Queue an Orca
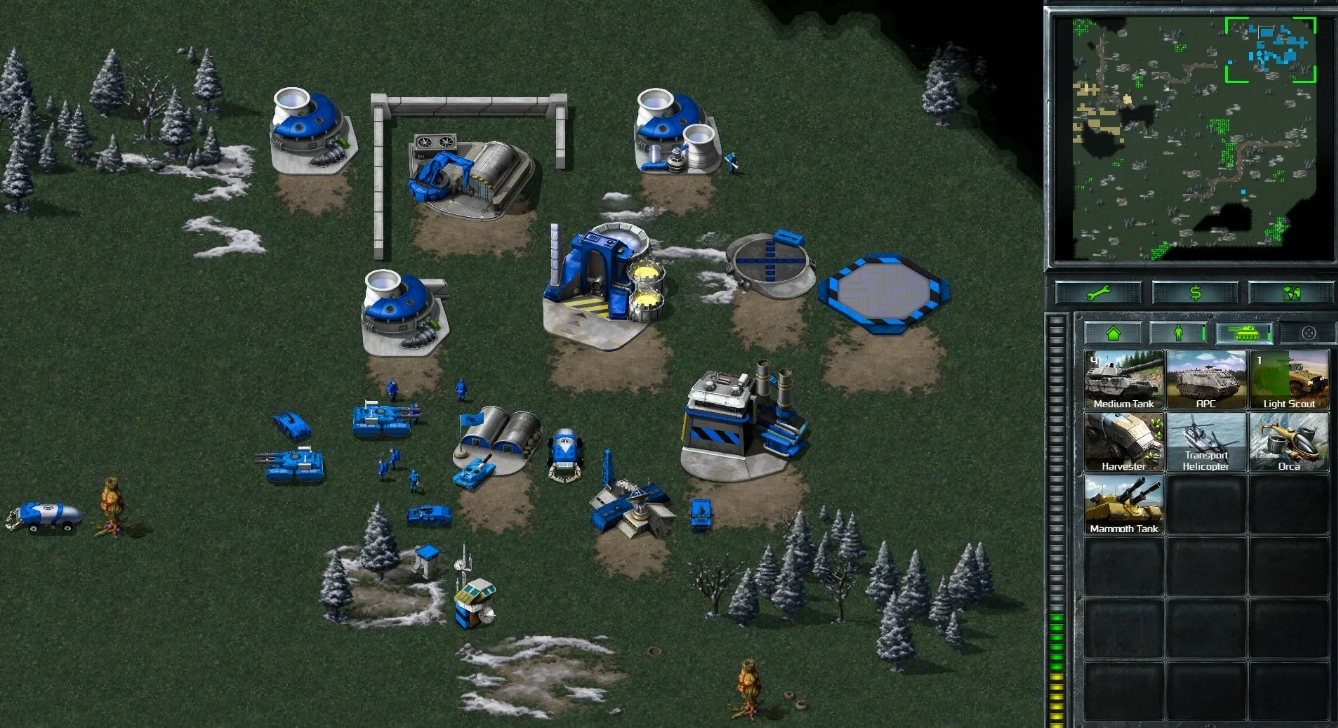 pyautogui.click(x=1289, y=443)
